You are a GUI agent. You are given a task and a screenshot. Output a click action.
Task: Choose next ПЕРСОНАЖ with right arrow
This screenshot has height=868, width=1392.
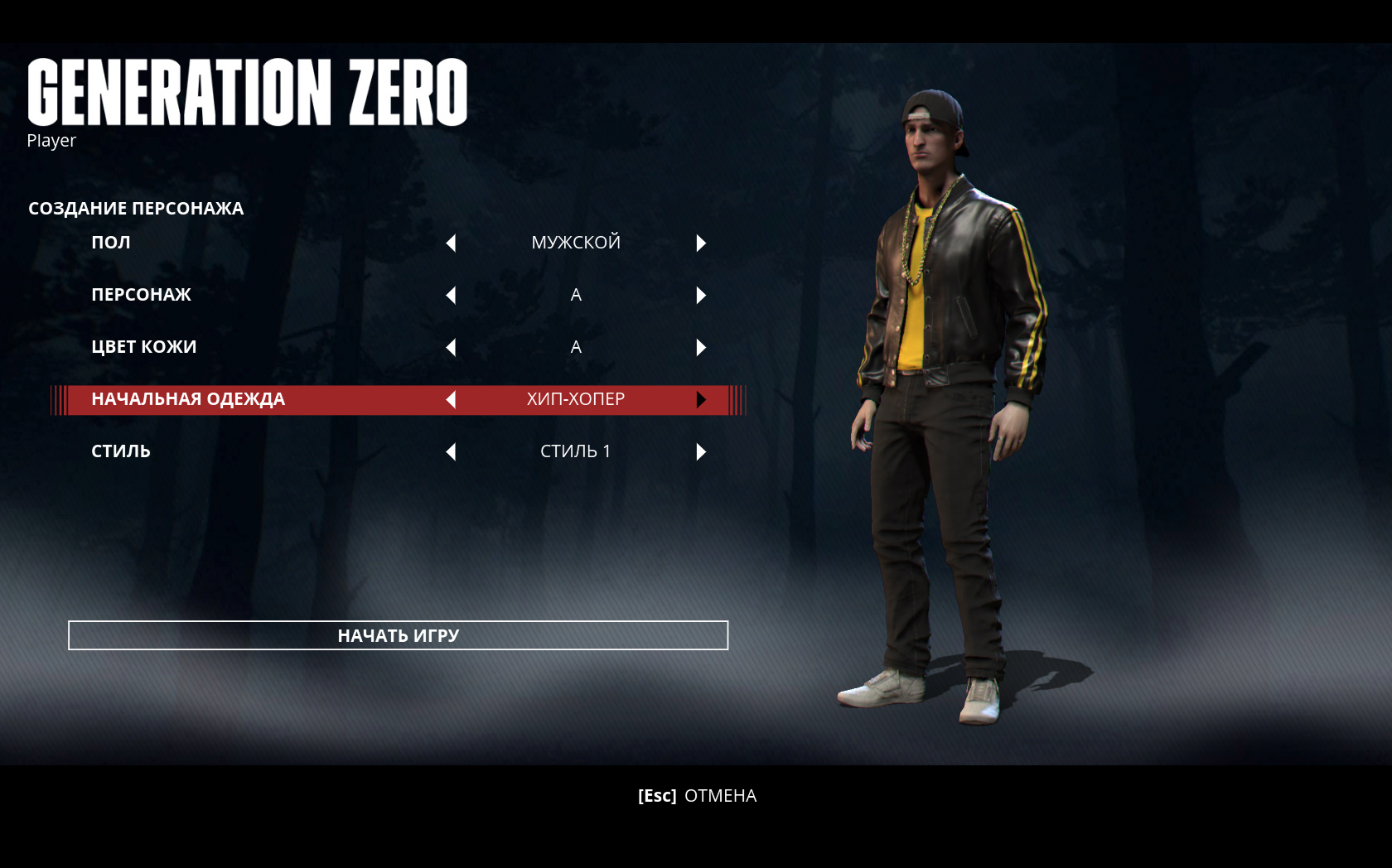click(701, 295)
